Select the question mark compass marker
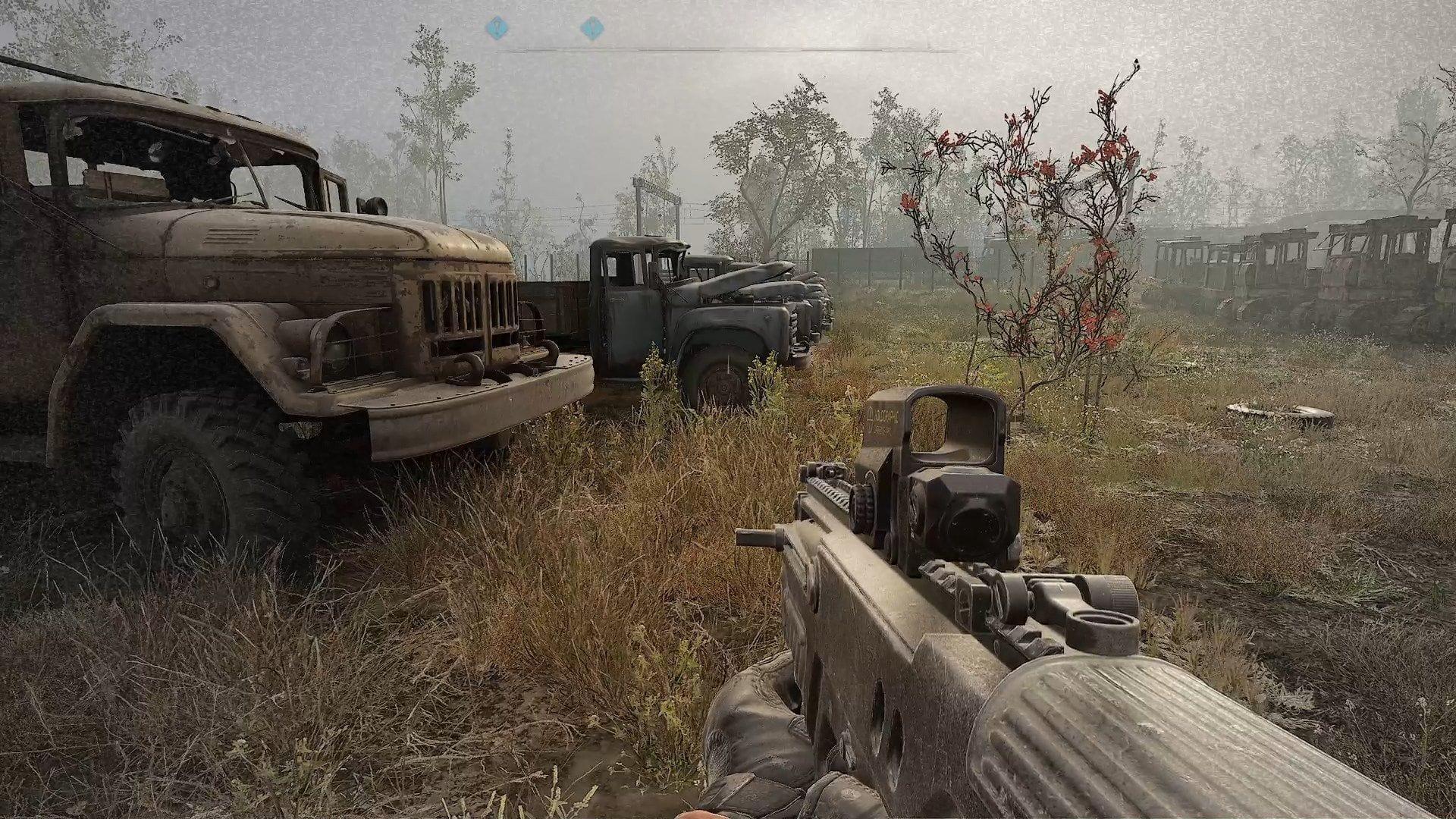This screenshot has width=1456, height=819. (x=496, y=30)
